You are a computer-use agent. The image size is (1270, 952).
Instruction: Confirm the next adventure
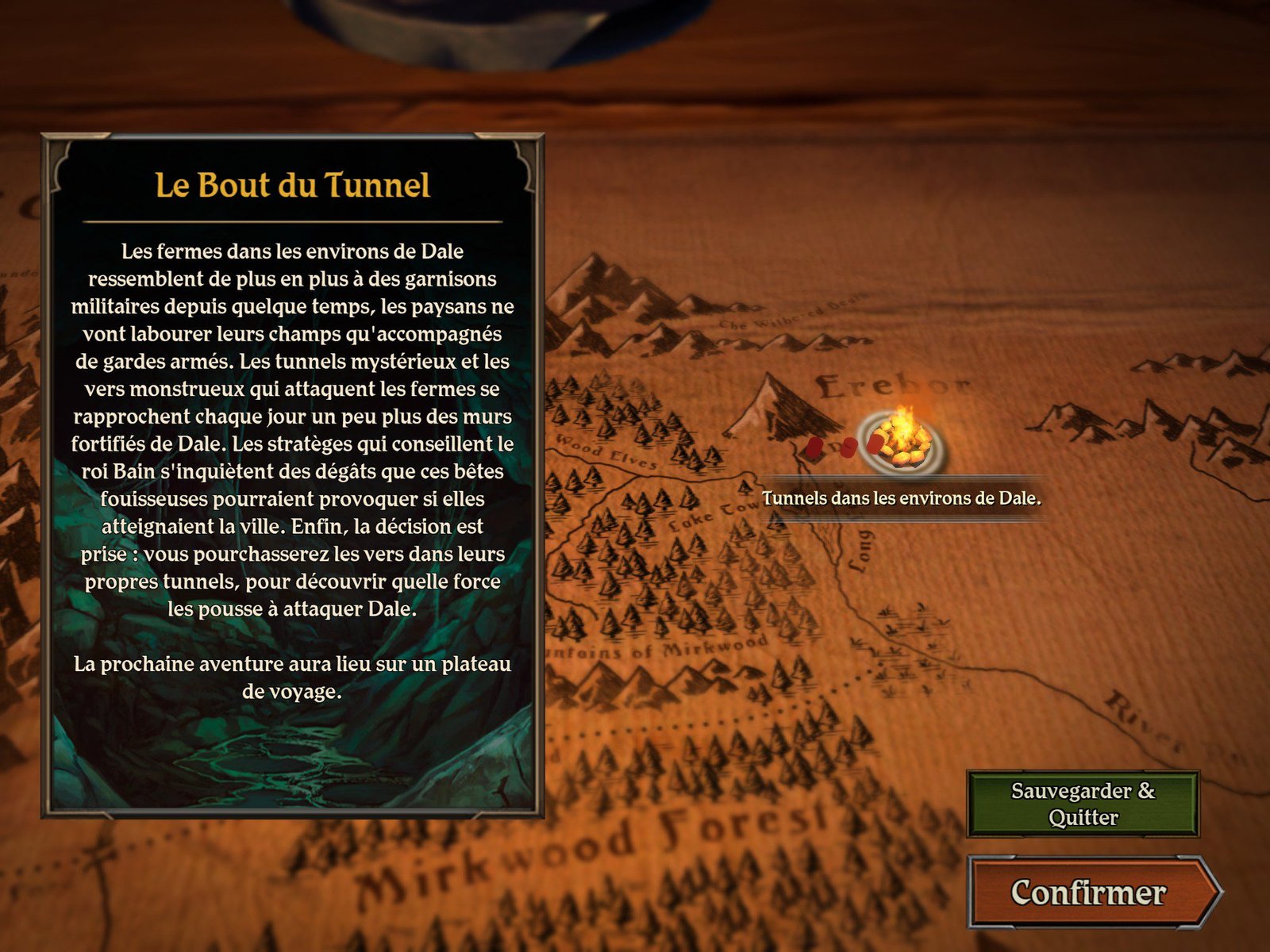[1088, 892]
